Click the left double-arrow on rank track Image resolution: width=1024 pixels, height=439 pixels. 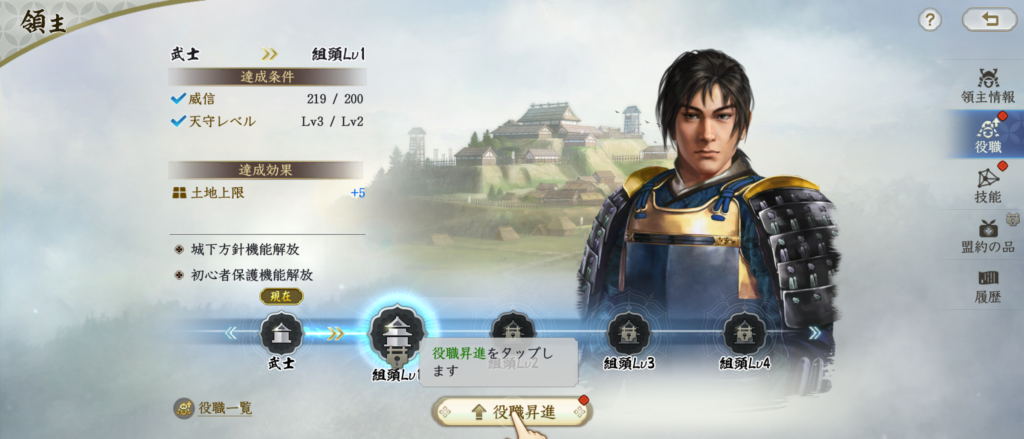(x=231, y=333)
